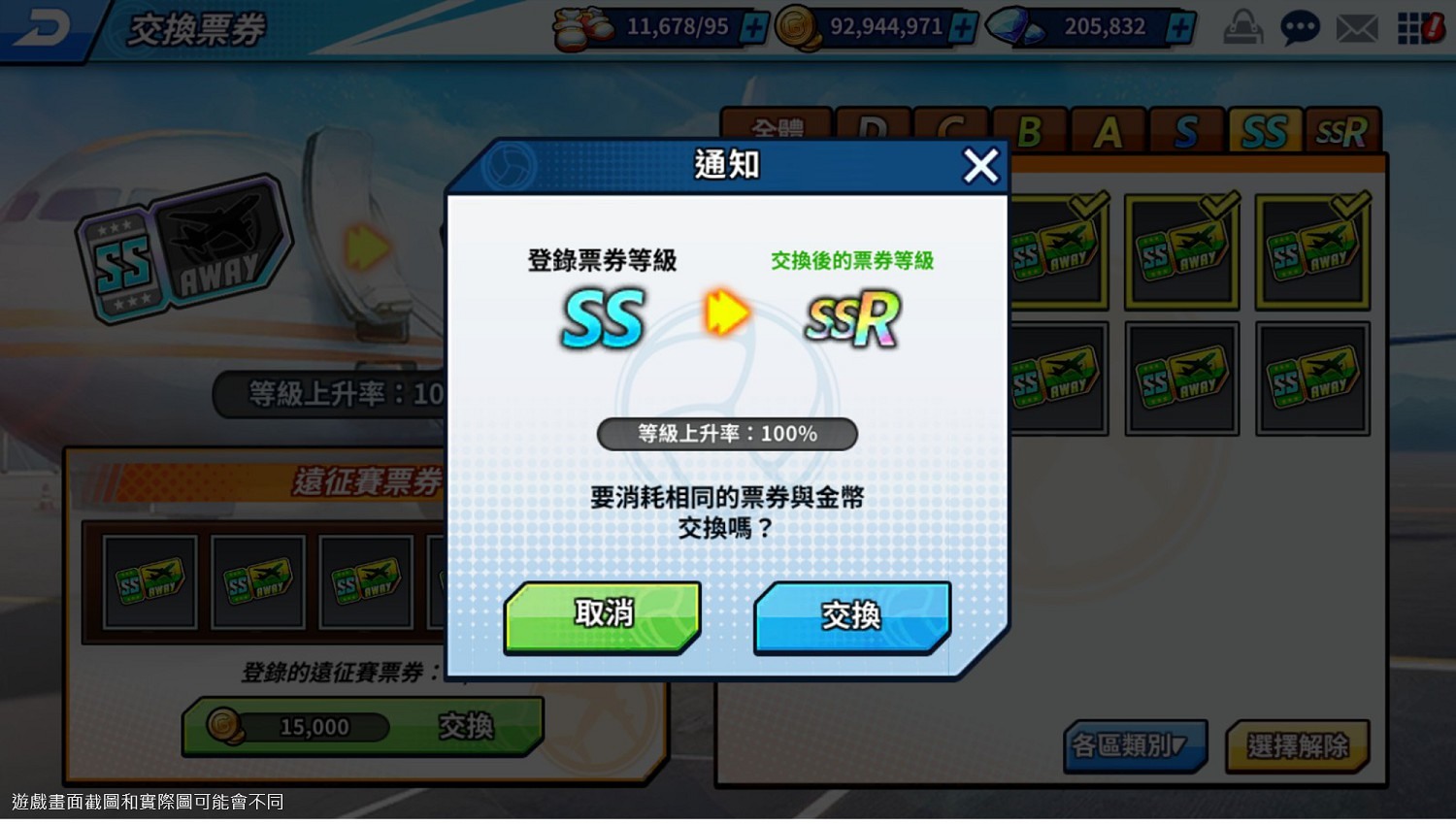
Task: Open the mail envelope icon
Action: tap(1356, 27)
